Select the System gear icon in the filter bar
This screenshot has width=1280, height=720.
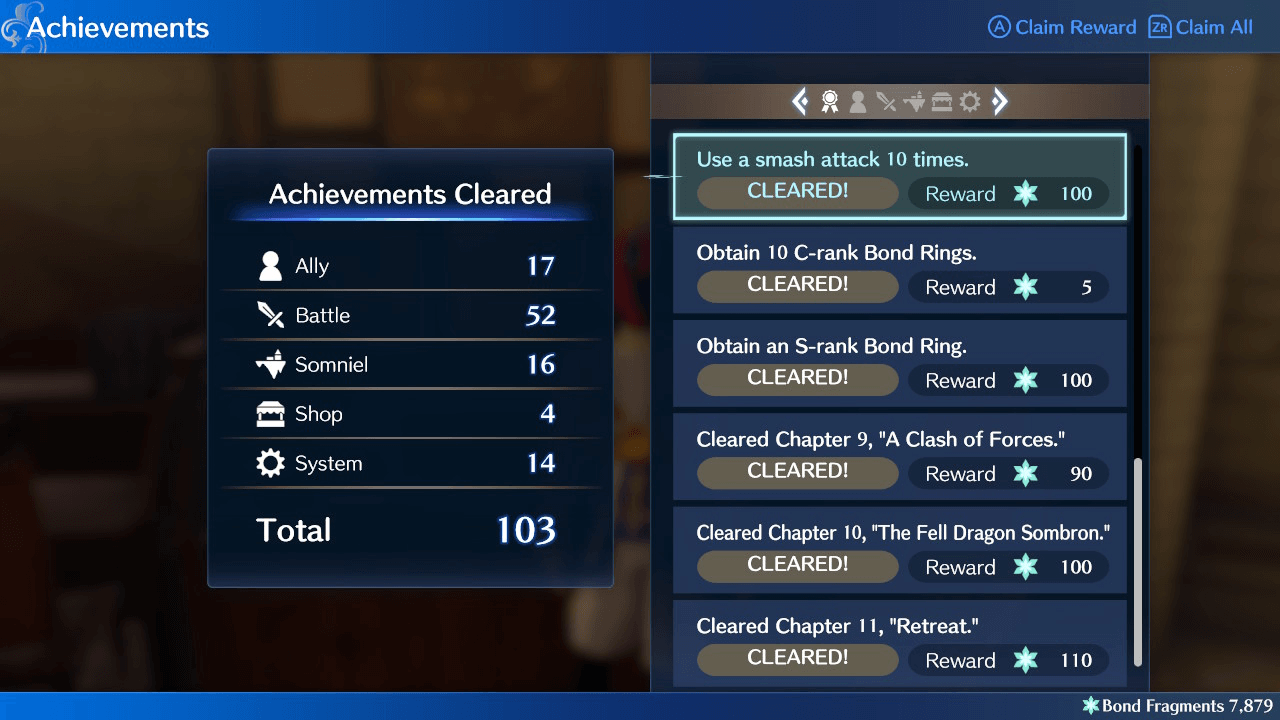tap(969, 101)
